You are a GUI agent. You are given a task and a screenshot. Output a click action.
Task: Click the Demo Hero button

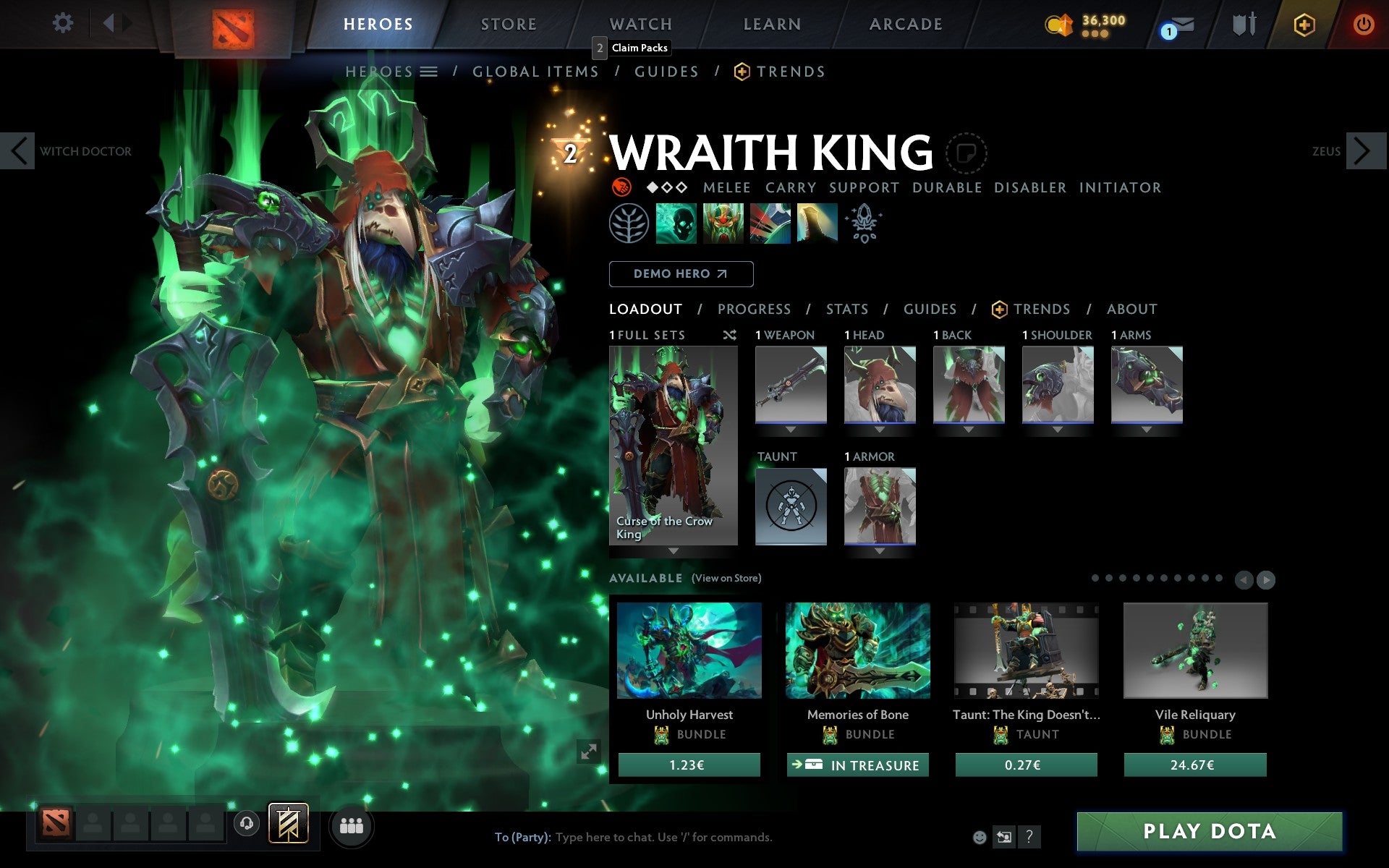[681, 274]
